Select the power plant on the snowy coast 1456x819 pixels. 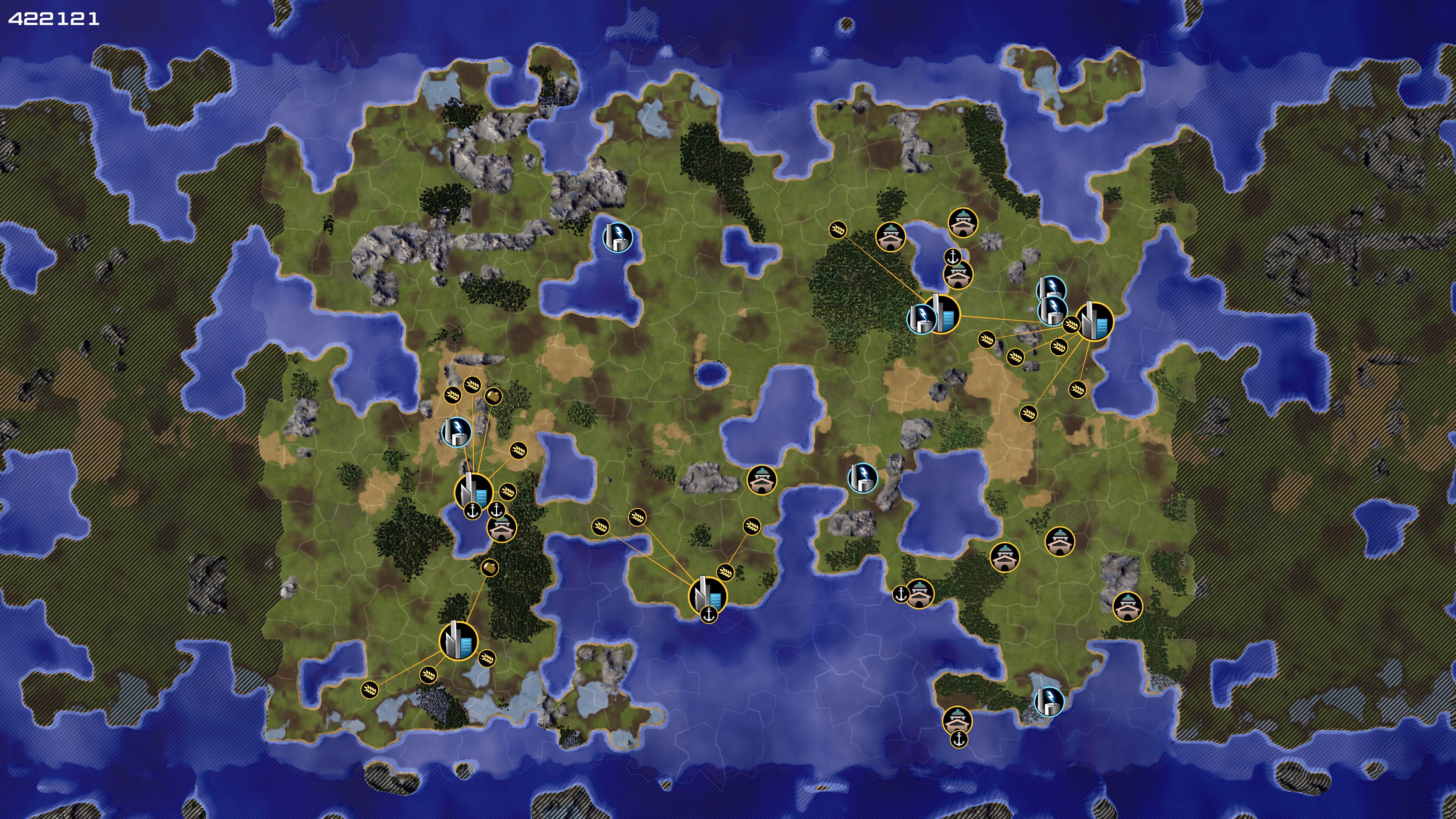1048,701
